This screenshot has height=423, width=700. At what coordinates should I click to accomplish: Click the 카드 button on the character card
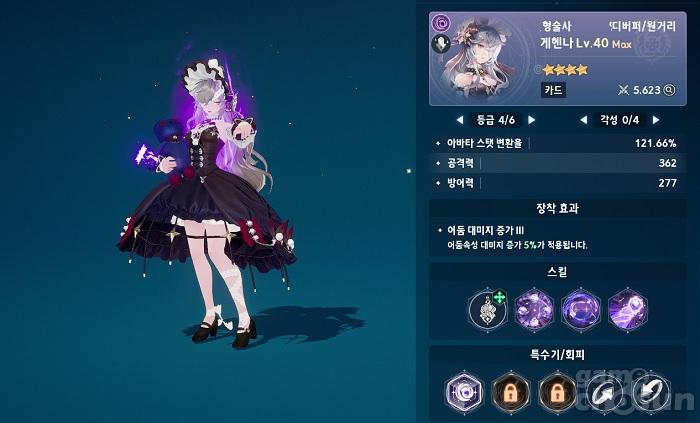[554, 90]
